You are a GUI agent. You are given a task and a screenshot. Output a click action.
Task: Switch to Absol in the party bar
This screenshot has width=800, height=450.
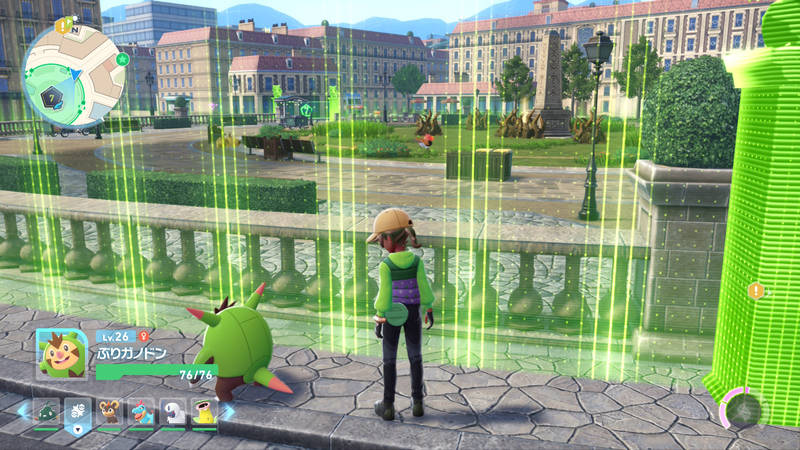coord(173,411)
